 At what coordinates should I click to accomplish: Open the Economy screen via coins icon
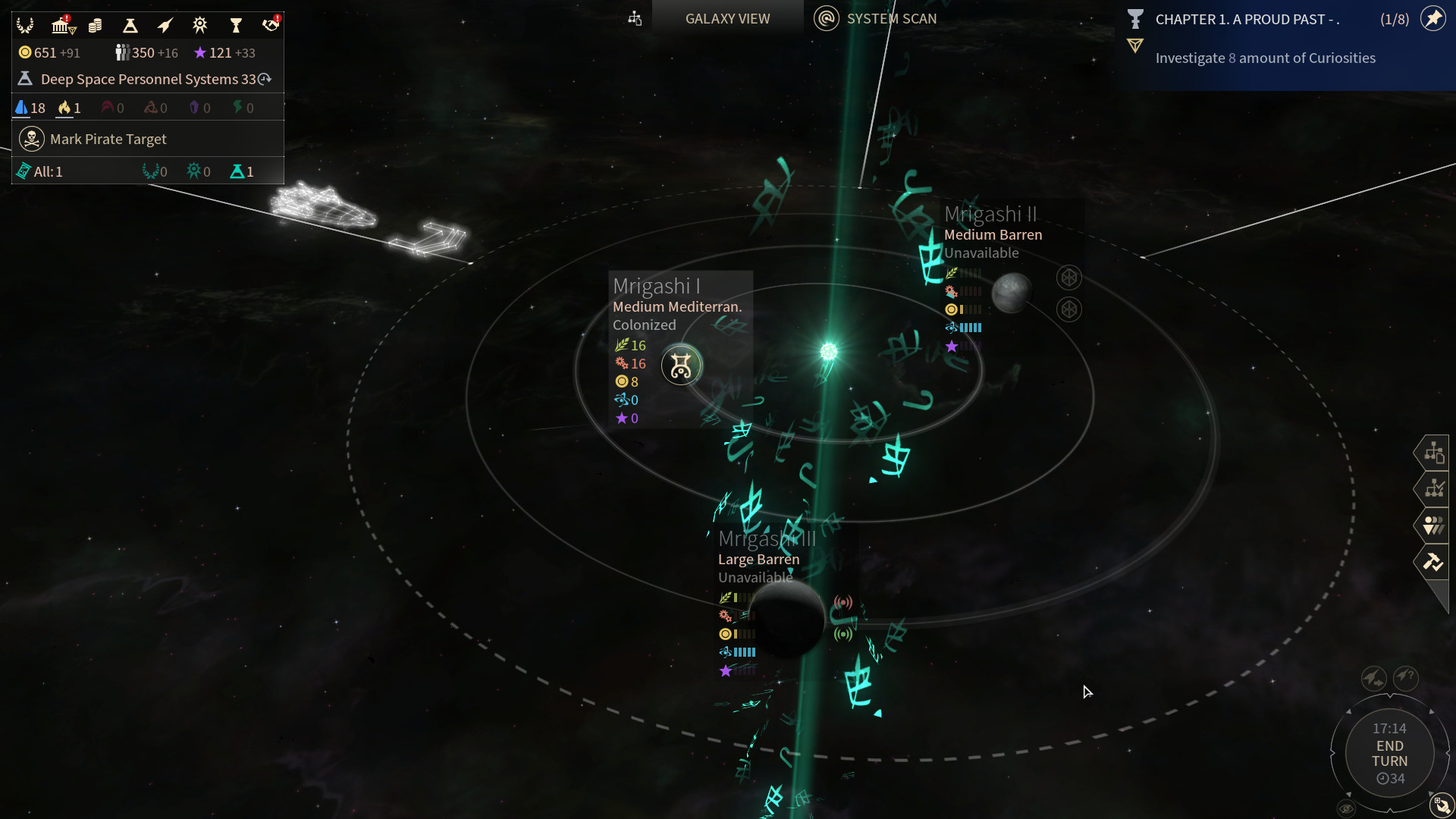tap(95, 25)
